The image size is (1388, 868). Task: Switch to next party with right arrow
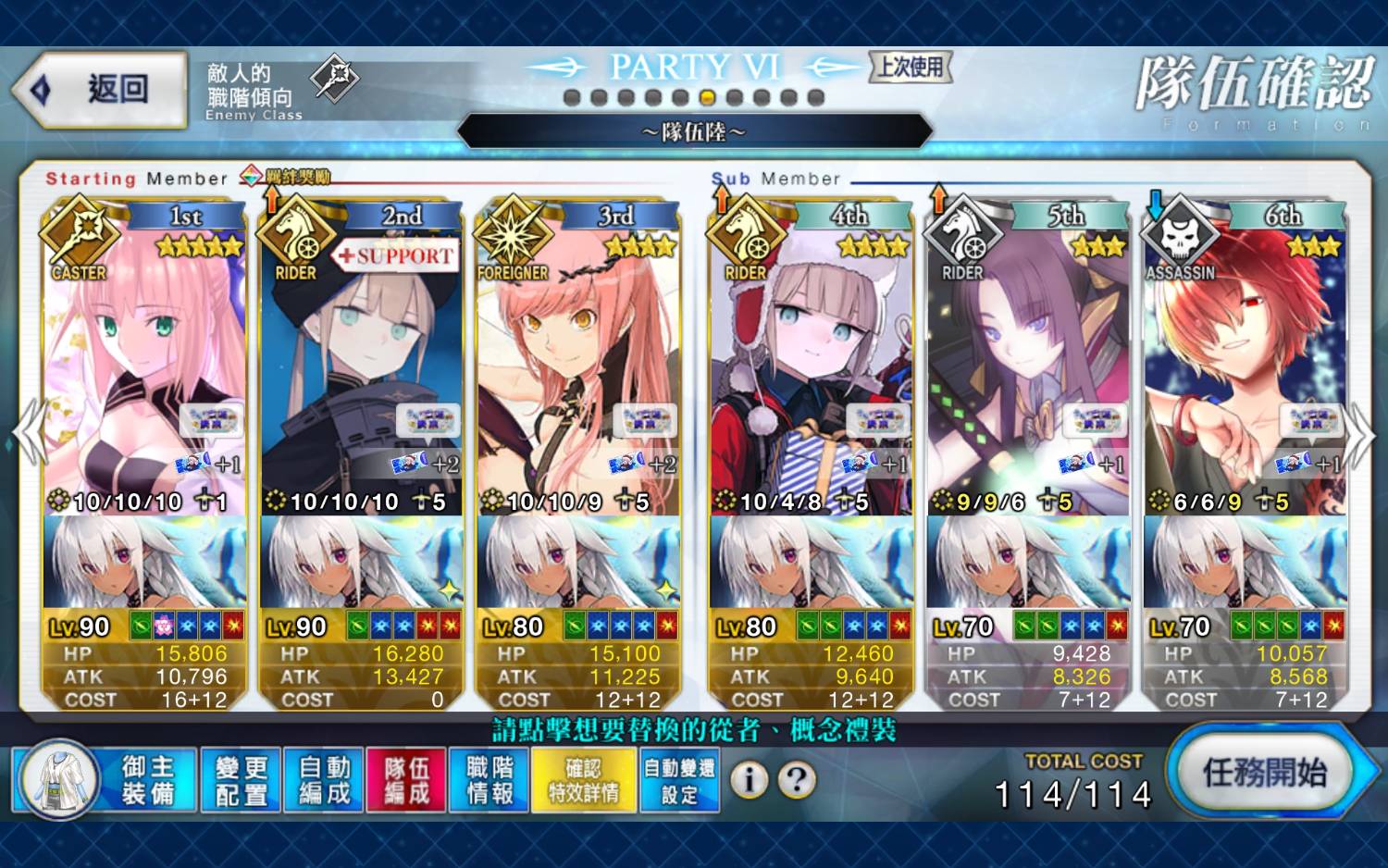1358,432
